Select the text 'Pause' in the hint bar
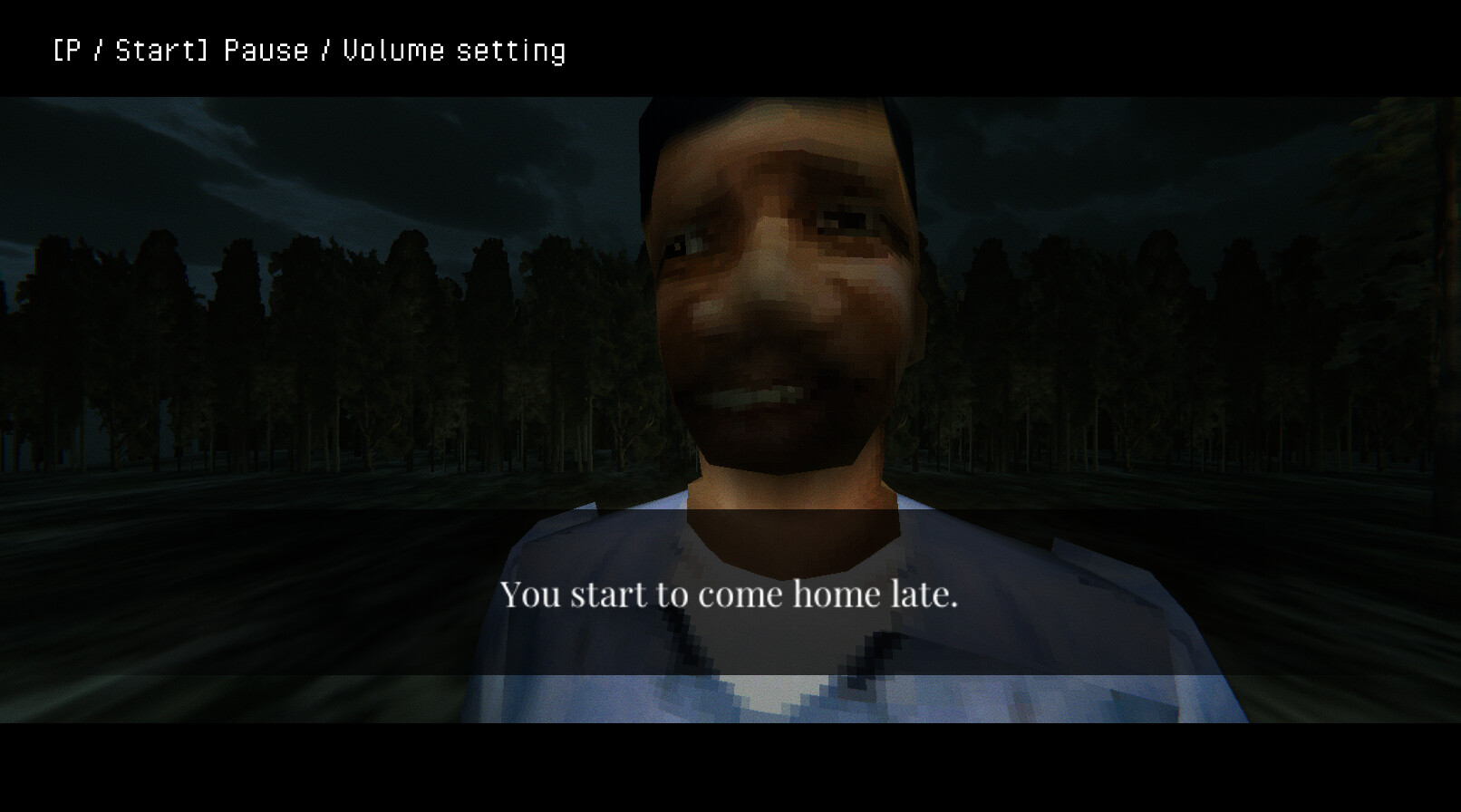The height and width of the screenshot is (812, 1461). click(263, 50)
